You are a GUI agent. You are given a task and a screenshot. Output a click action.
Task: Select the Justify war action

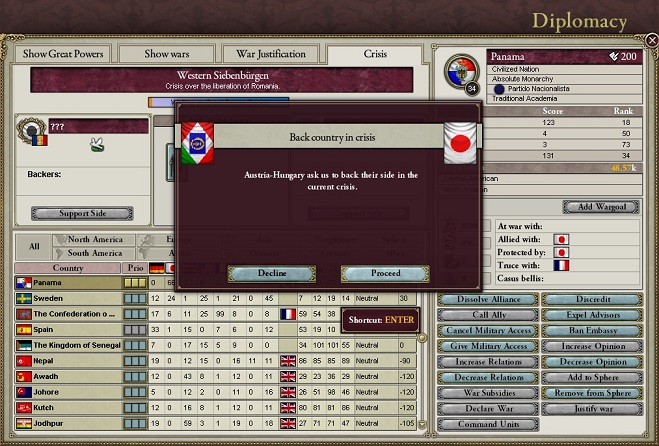tap(594, 408)
